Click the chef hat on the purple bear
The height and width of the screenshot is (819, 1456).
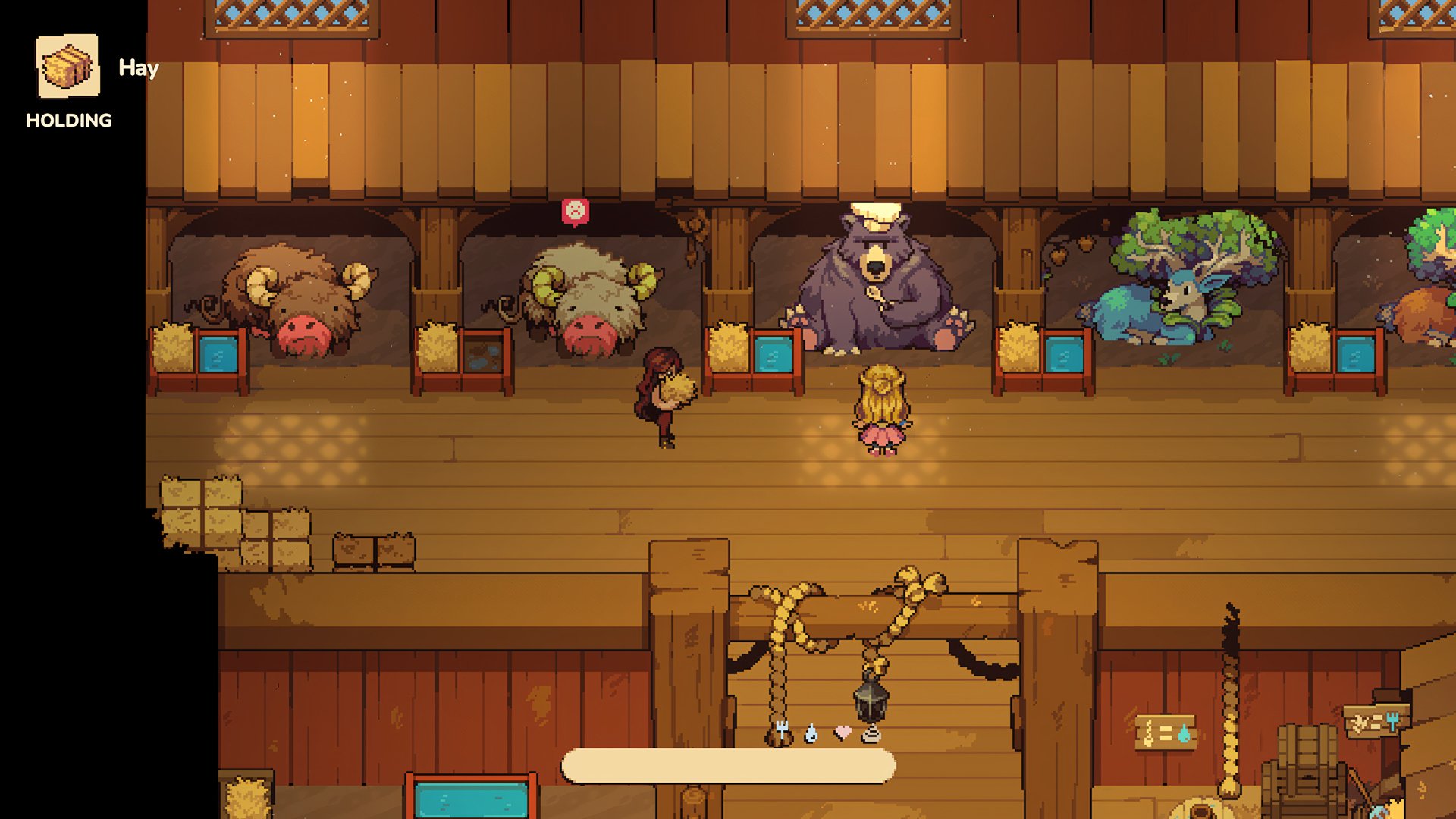tap(874, 214)
